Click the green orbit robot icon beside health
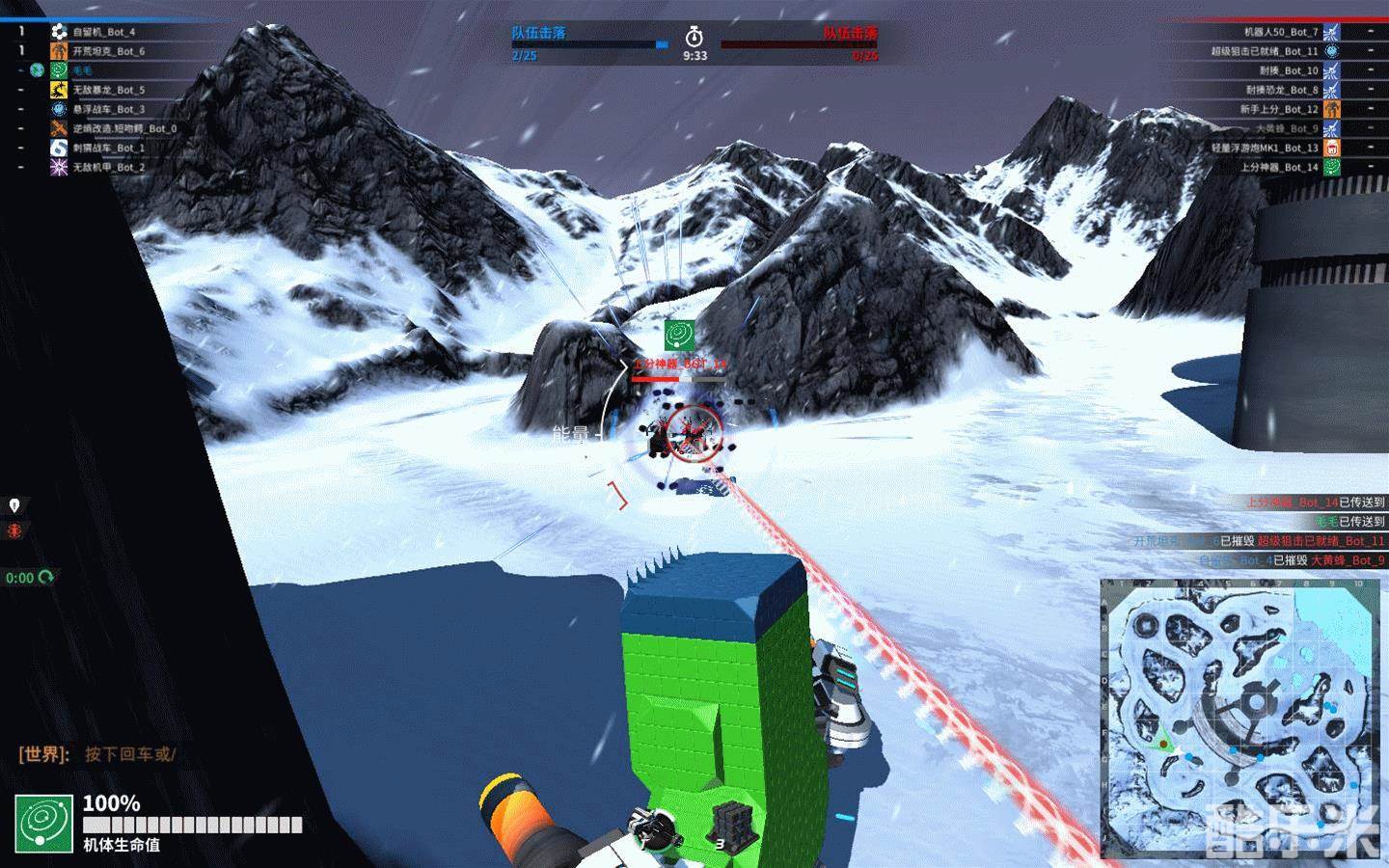The width and height of the screenshot is (1389, 868). click(44, 824)
